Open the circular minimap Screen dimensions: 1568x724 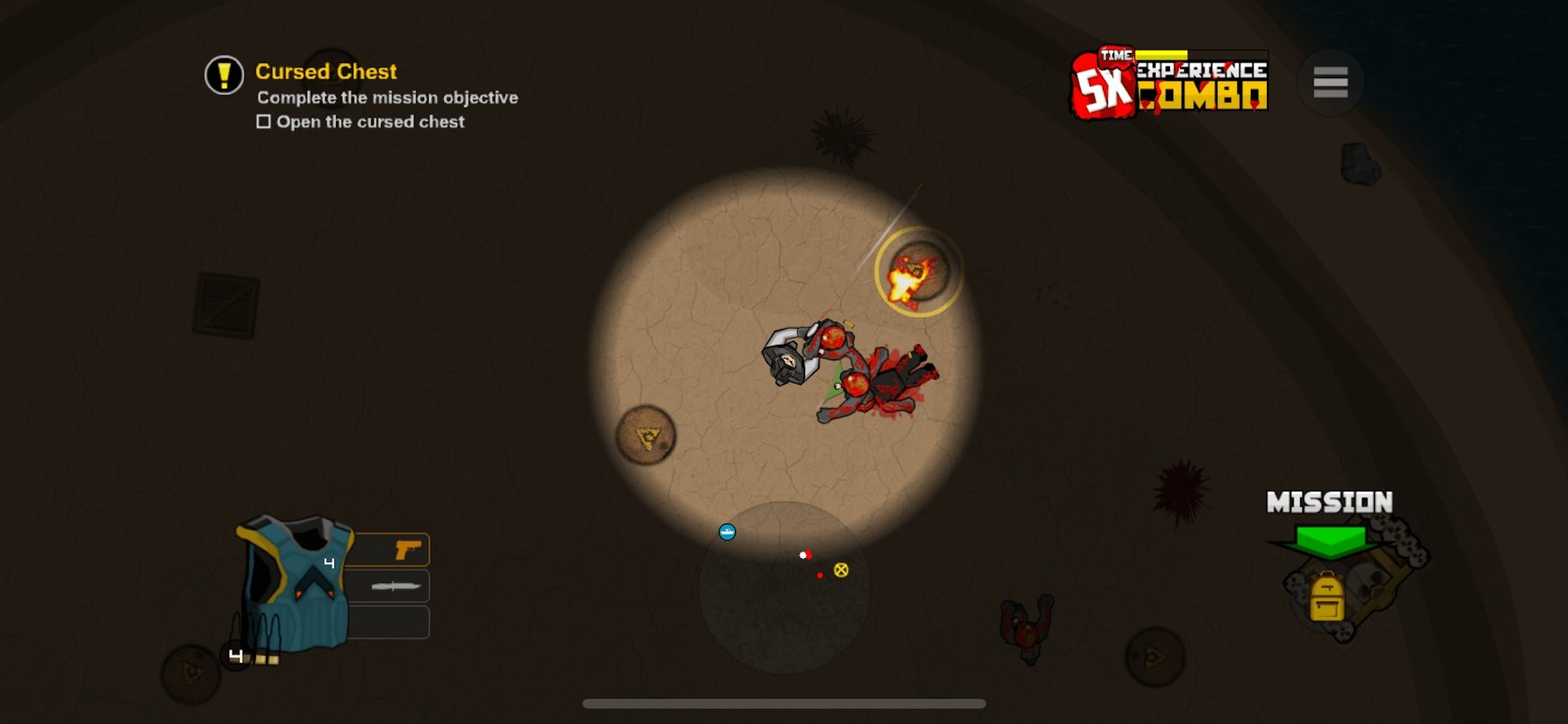(x=784, y=587)
